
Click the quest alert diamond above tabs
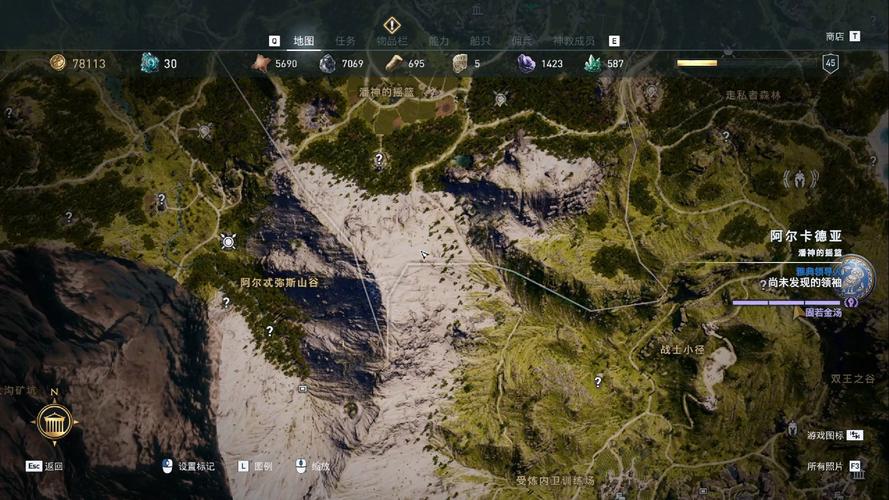coord(392,24)
